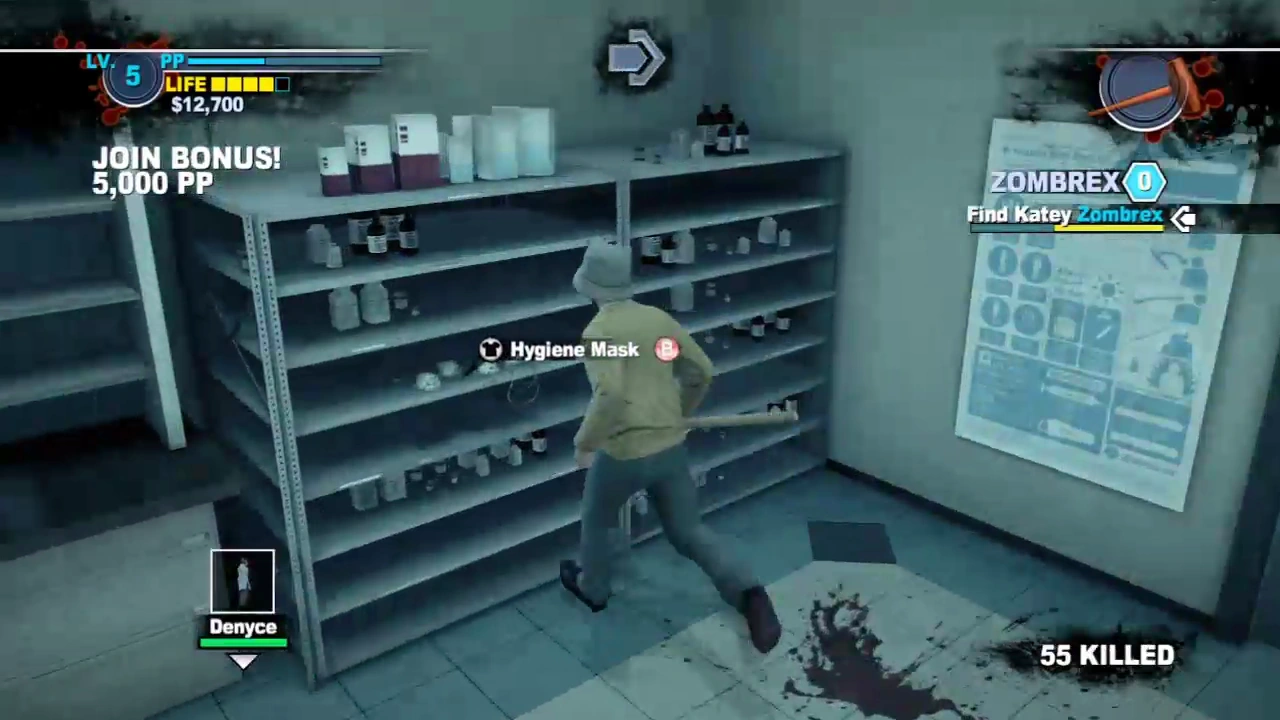Expand Denyce's status using the down arrow

click(x=243, y=660)
